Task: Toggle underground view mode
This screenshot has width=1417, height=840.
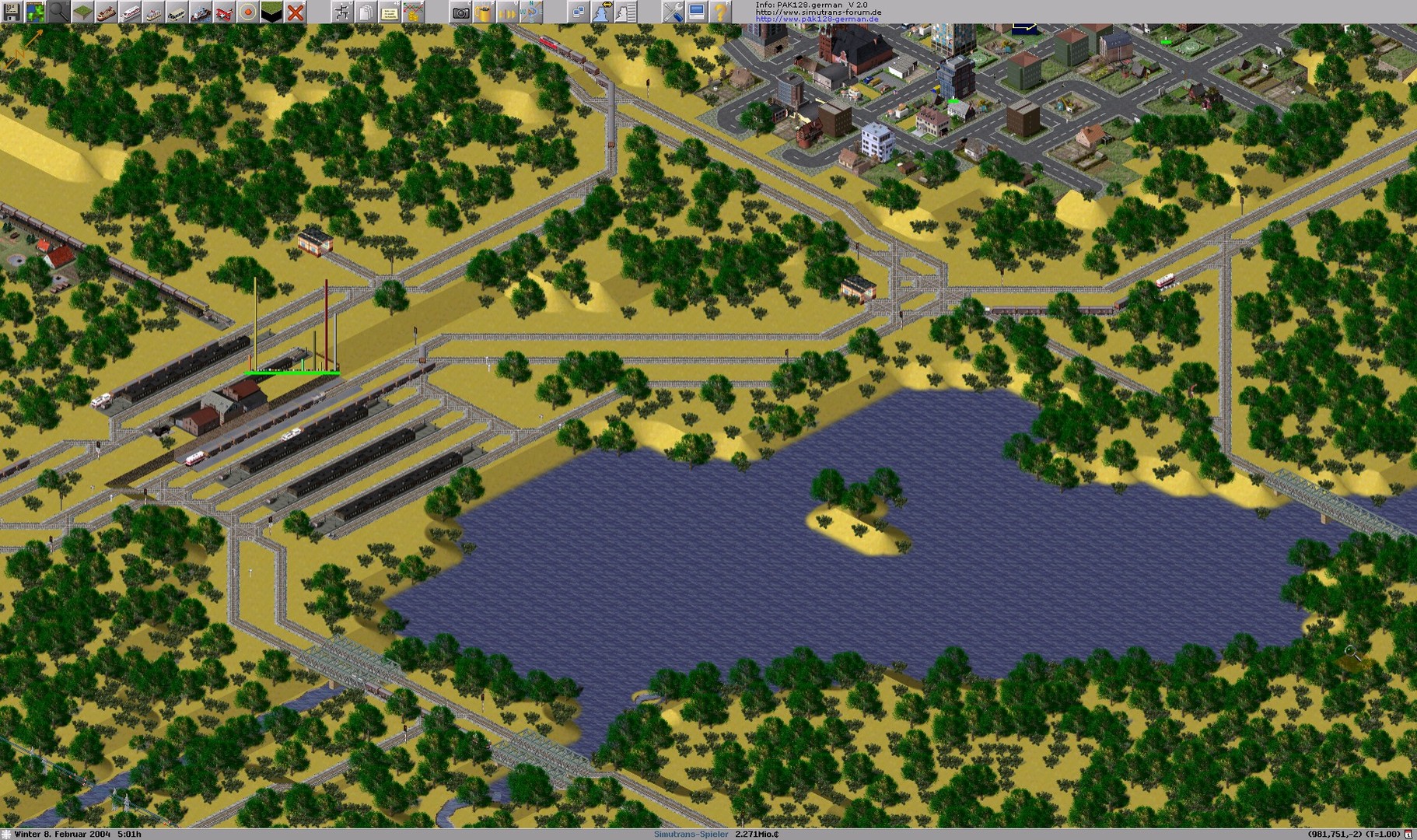Action: coord(271,12)
